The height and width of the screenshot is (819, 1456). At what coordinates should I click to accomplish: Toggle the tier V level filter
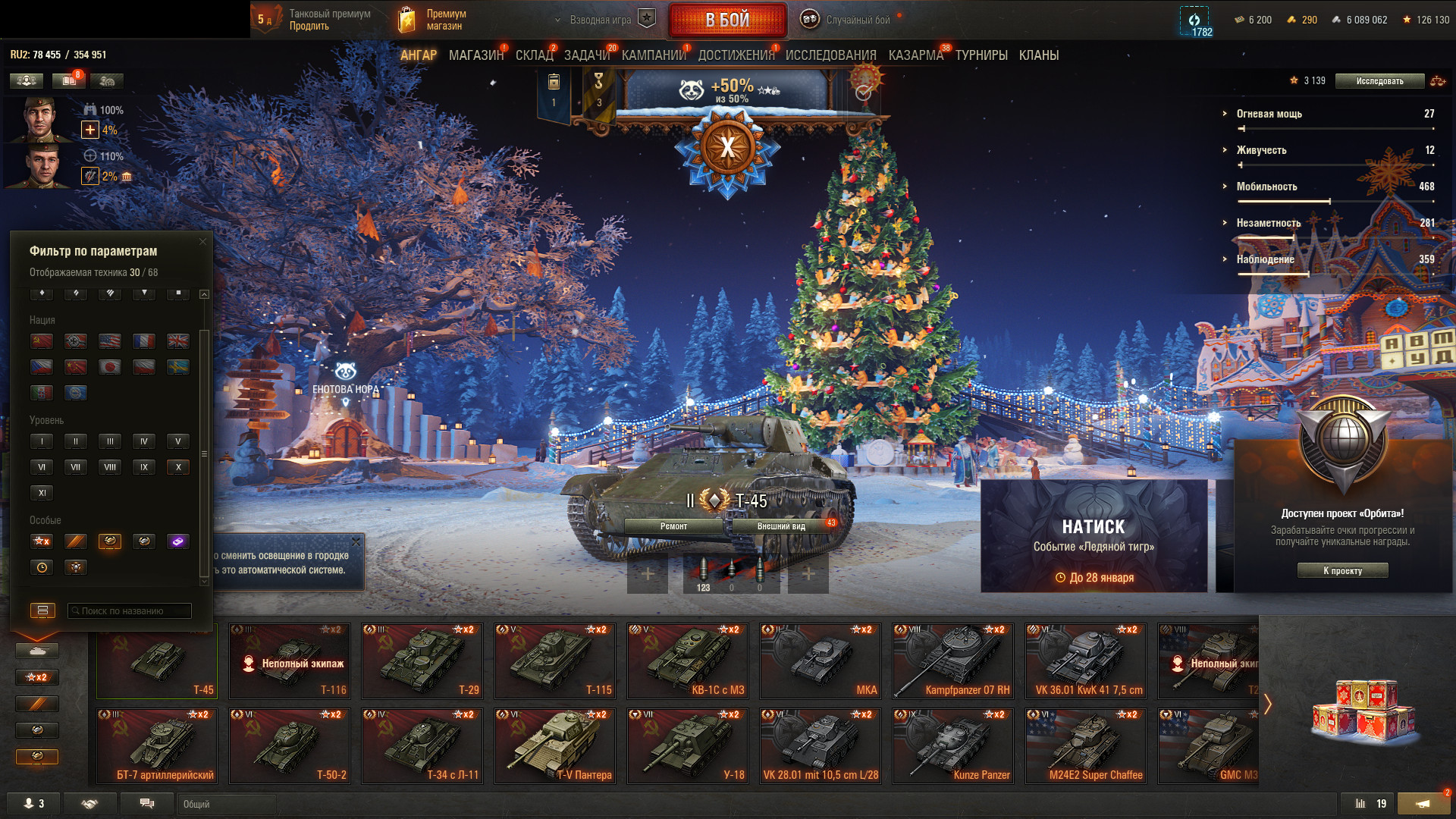tap(178, 441)
